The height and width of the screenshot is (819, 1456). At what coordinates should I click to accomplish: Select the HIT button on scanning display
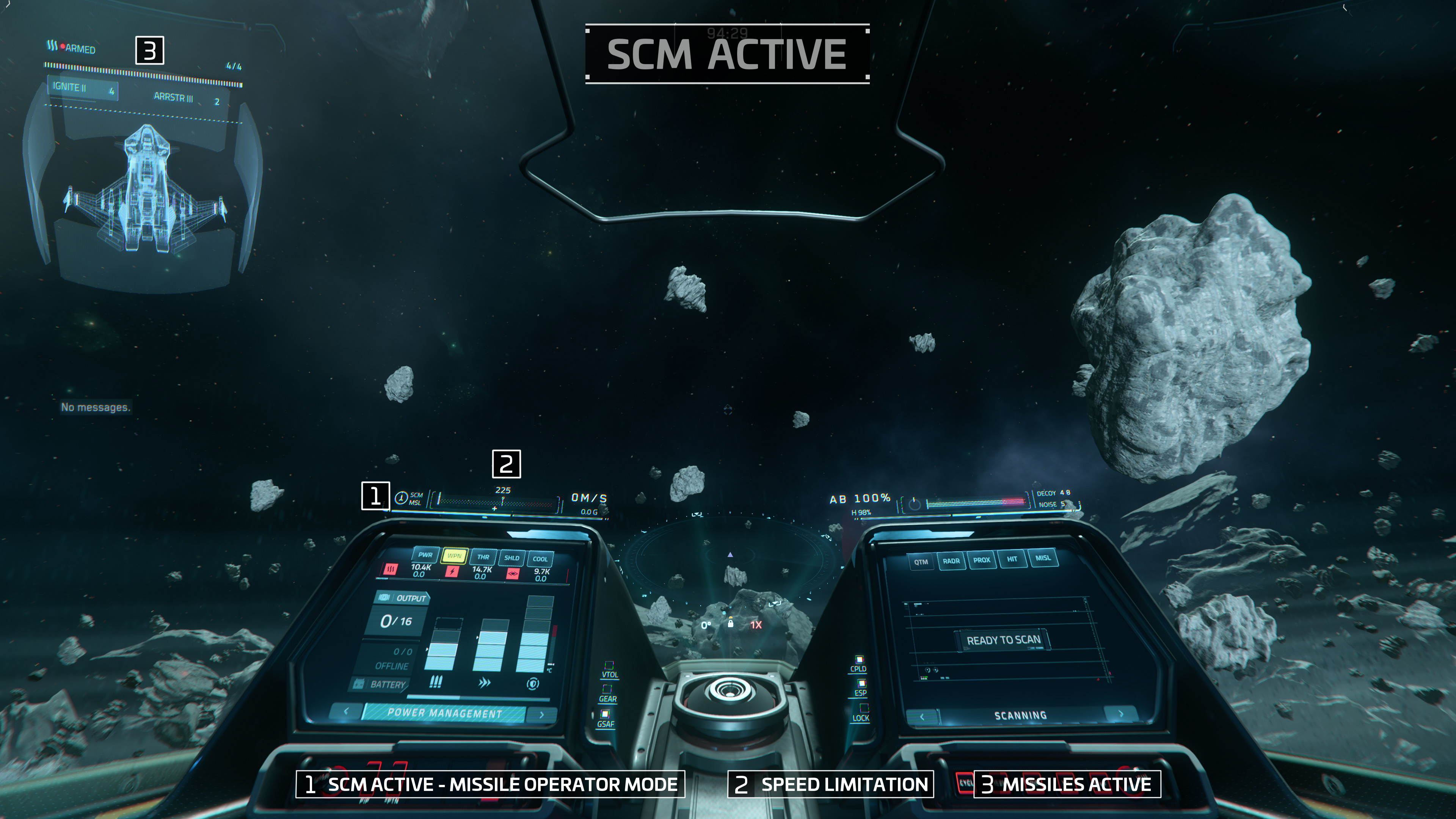(x=1012, y=559)
